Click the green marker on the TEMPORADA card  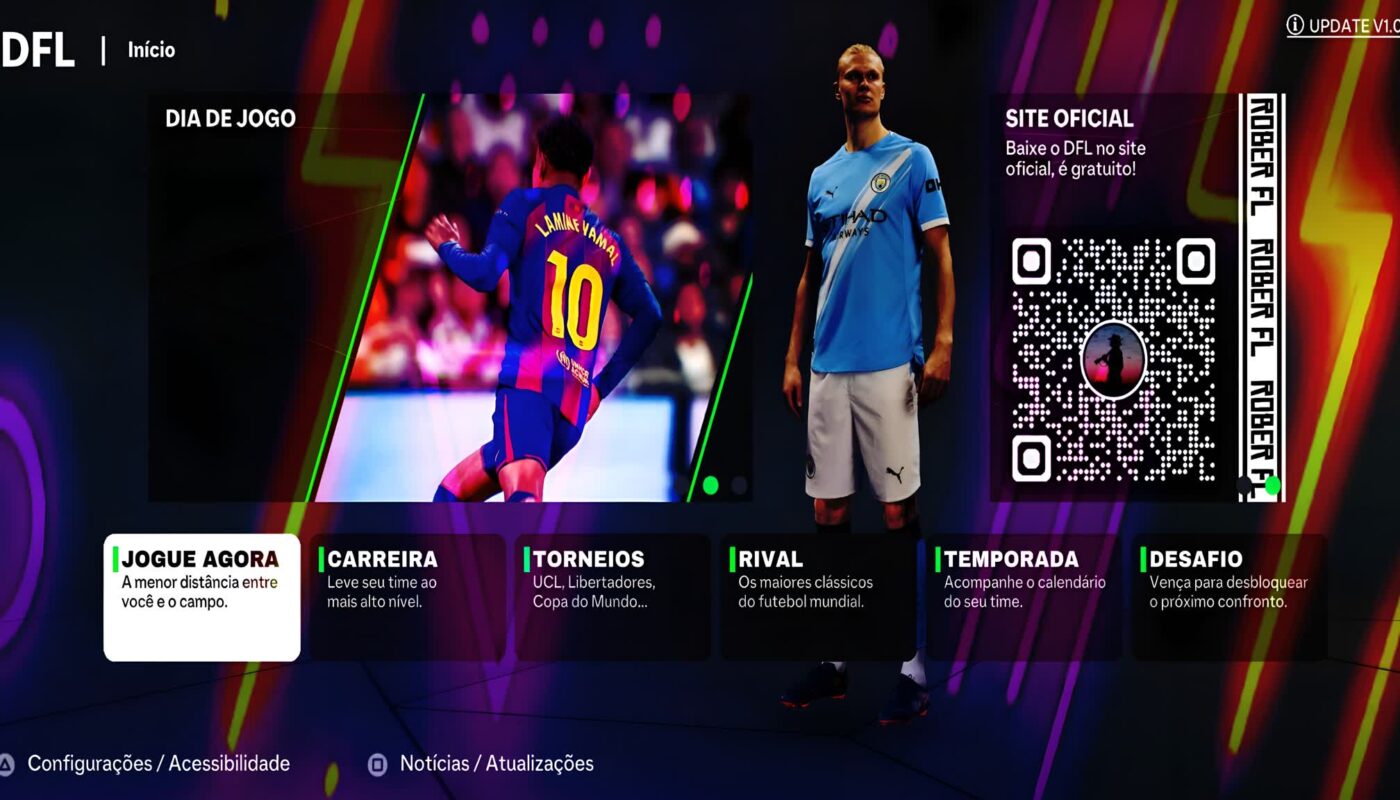tap(938, 559)
